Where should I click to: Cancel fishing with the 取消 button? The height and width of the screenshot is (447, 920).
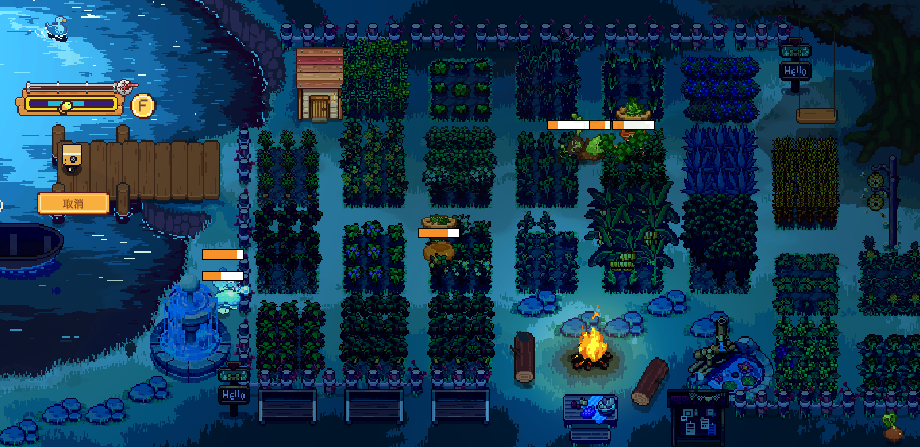tap(73, 203)
